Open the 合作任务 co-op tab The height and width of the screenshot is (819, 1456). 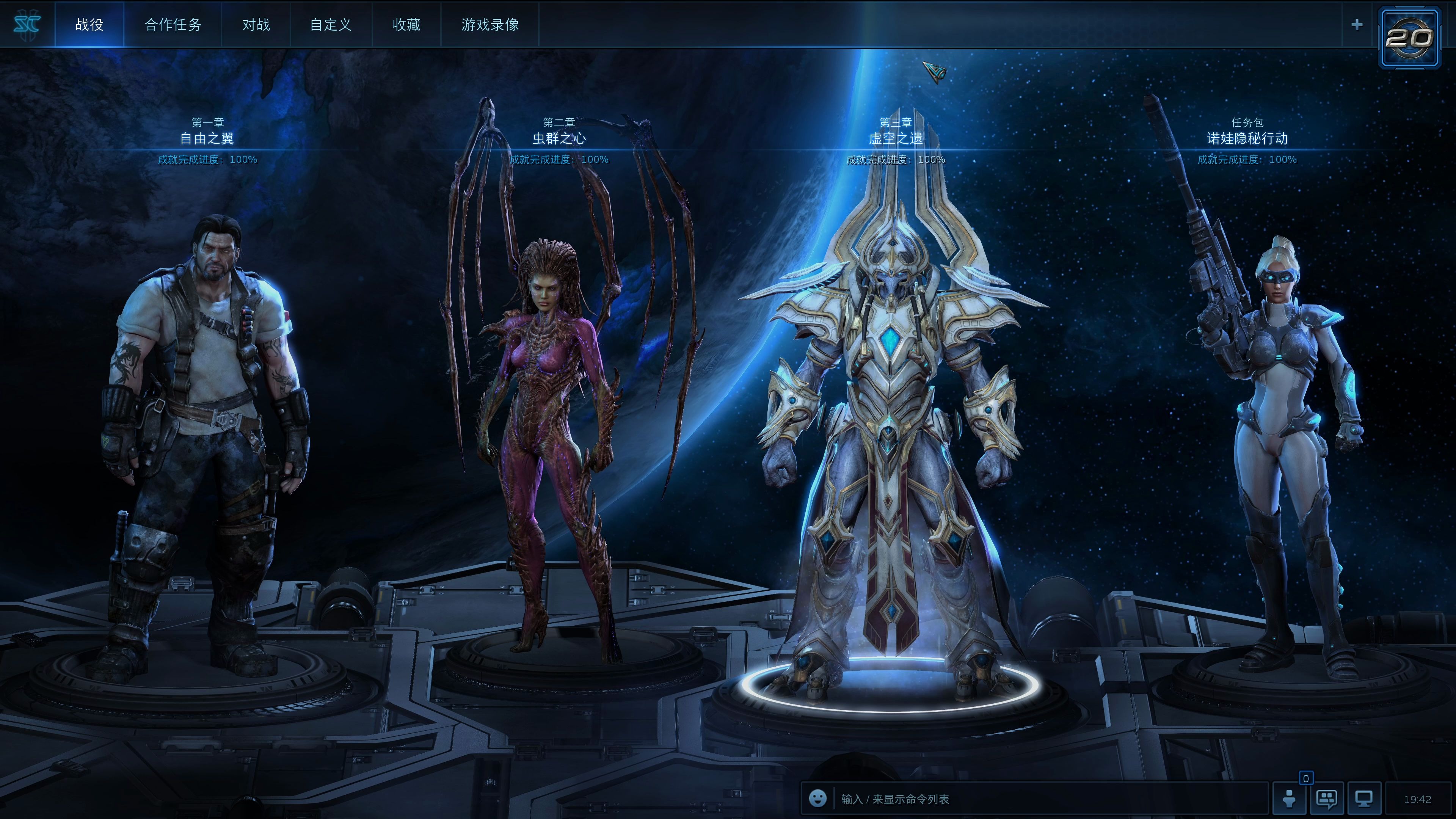[173, 25]
